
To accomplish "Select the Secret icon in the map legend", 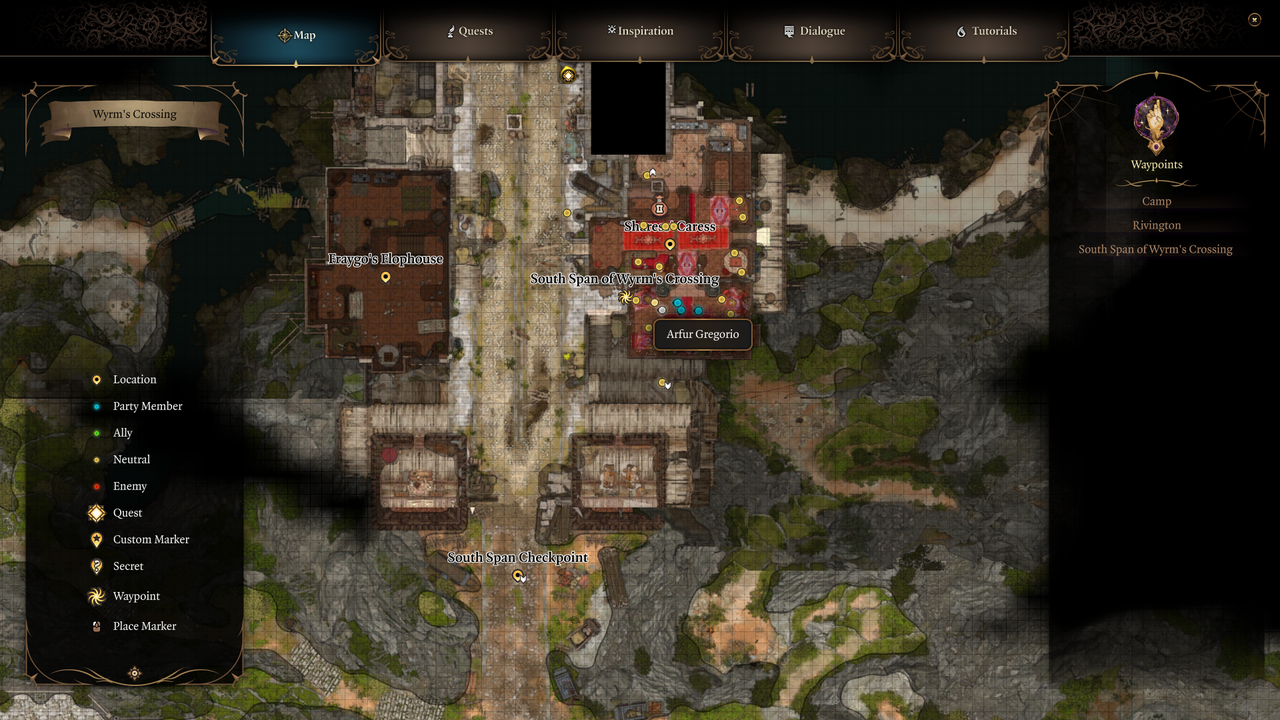I will 96,566.
